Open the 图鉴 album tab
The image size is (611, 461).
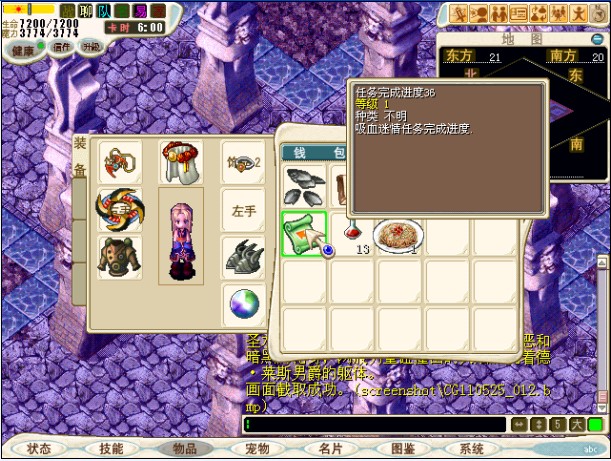click(x=403, y=450)
